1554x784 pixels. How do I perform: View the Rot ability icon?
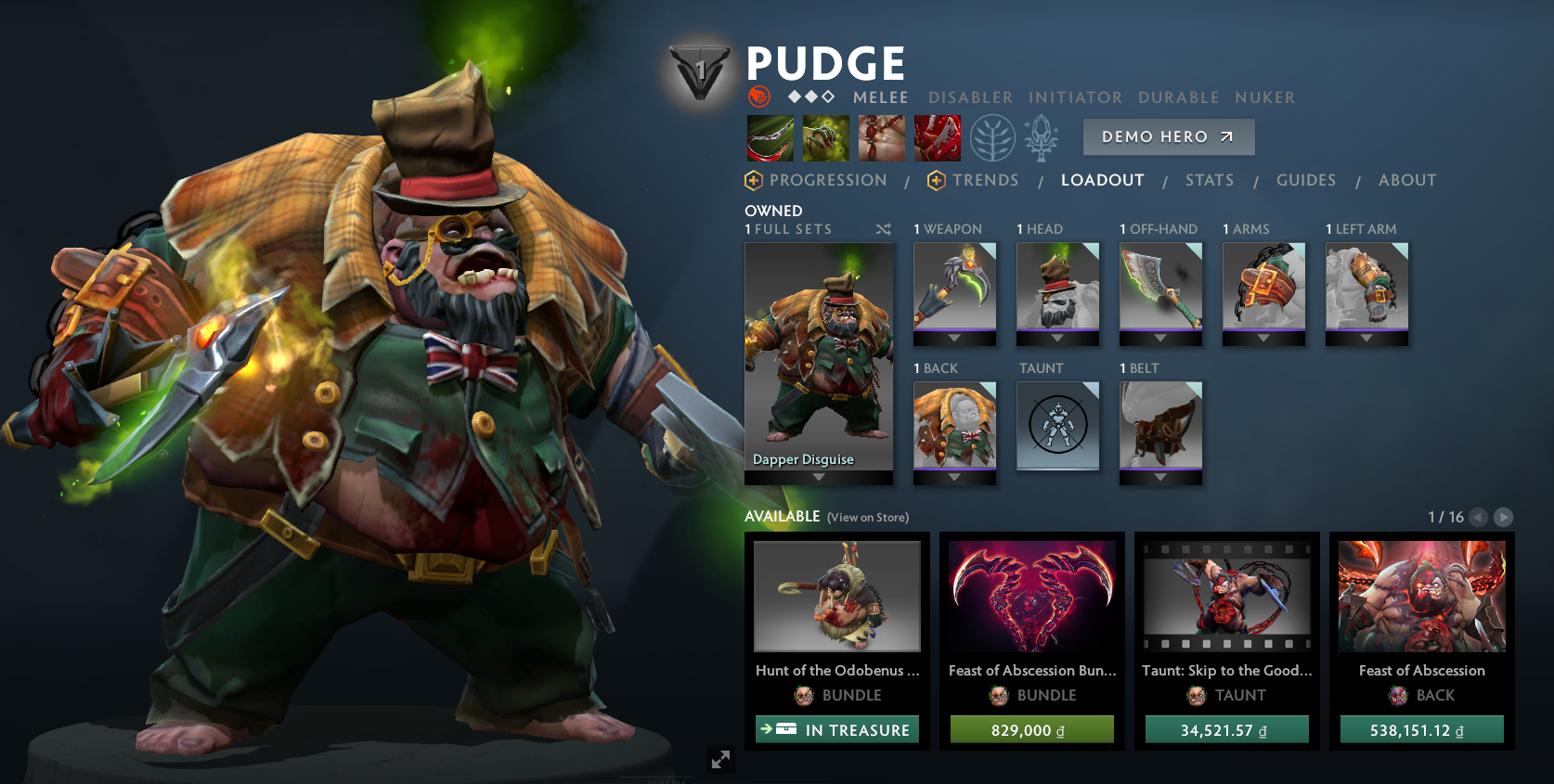pyautogui.click(x=825, y=137)
